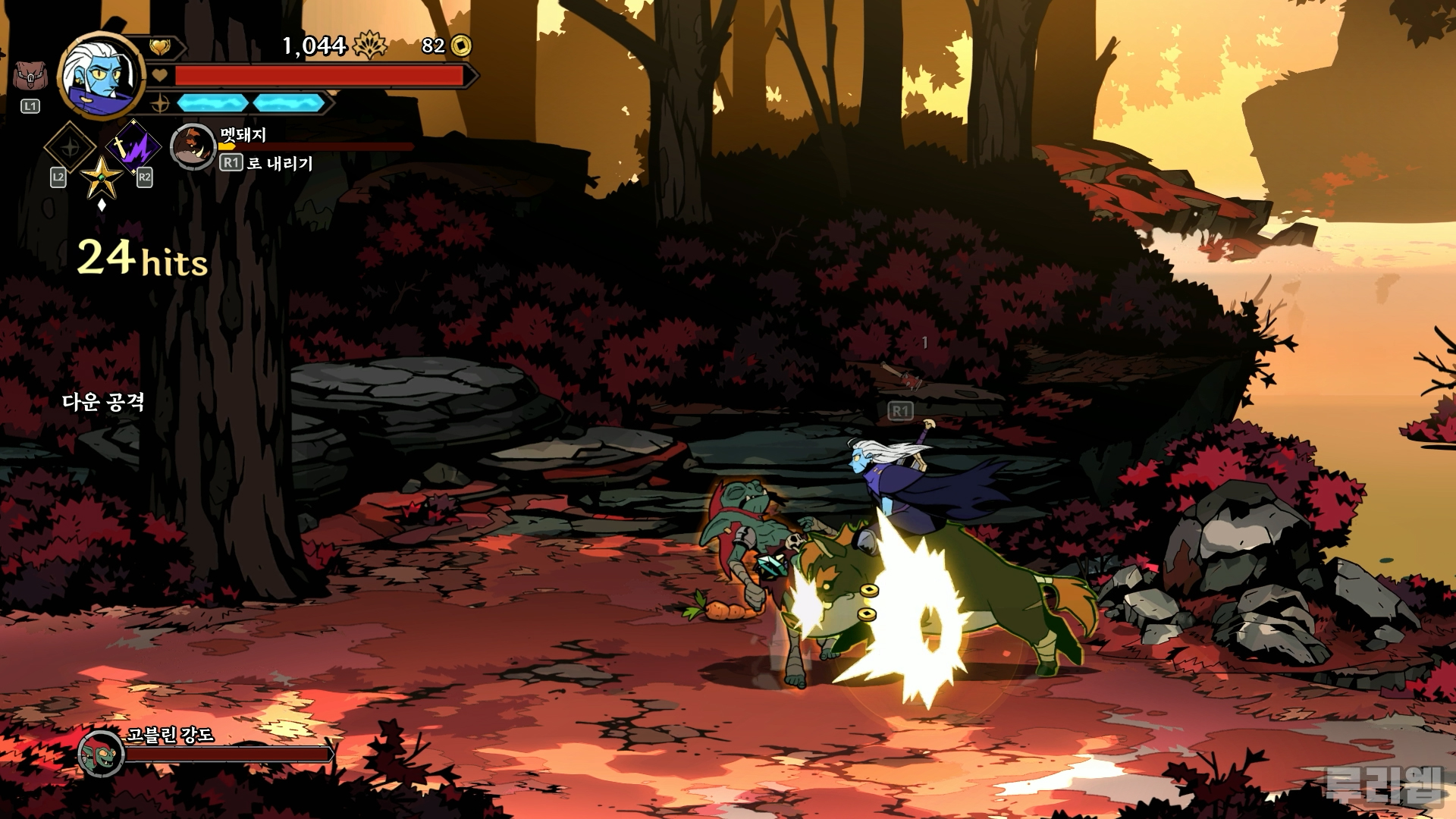Click the goblin bandit enemy portrait
1456x819 pixels.
click(101, 753)
